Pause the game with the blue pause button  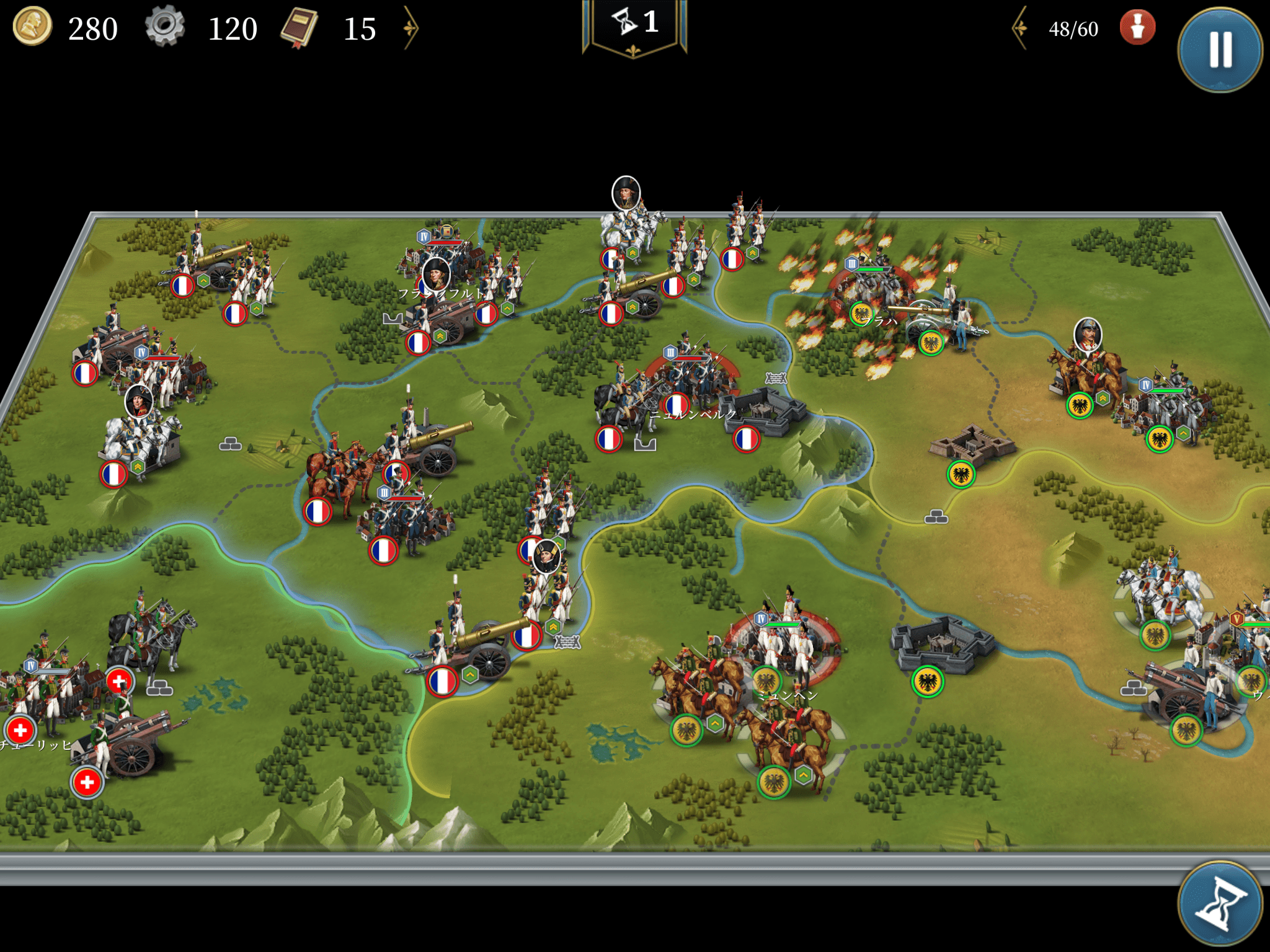coord(1220,50)
